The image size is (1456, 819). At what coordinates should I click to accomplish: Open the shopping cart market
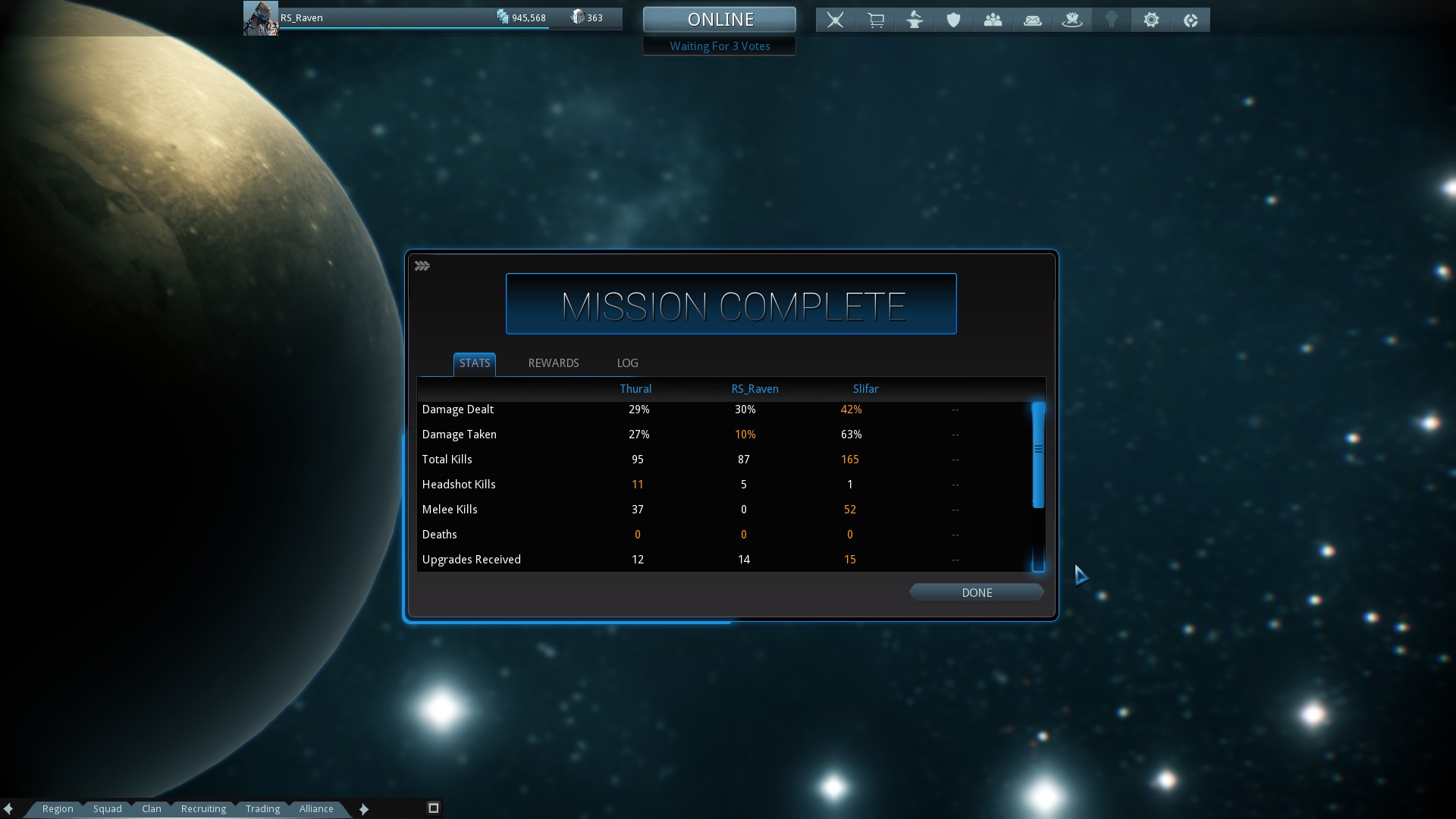point(875,20)
